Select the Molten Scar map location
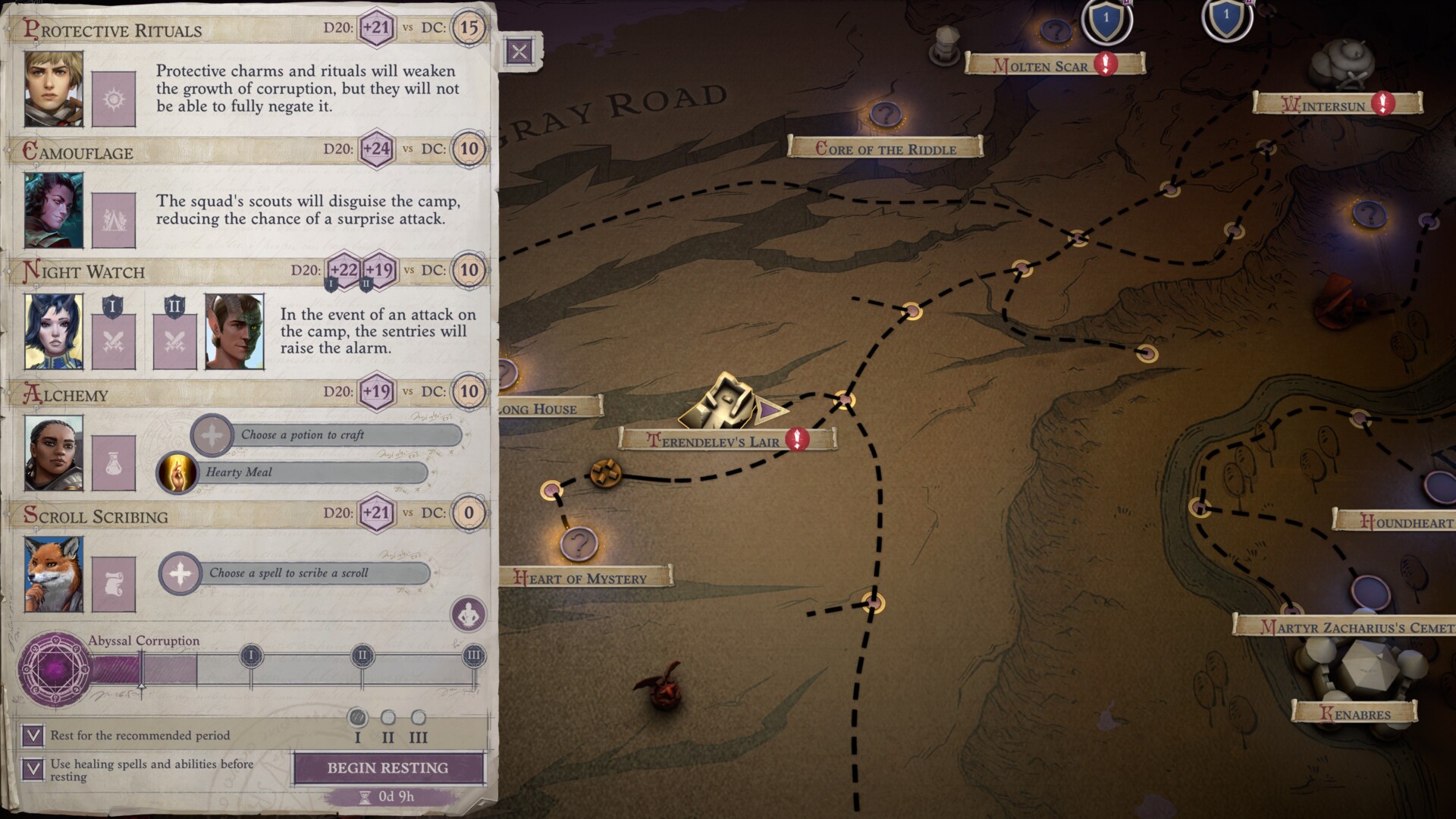 tap(1041, 66)
